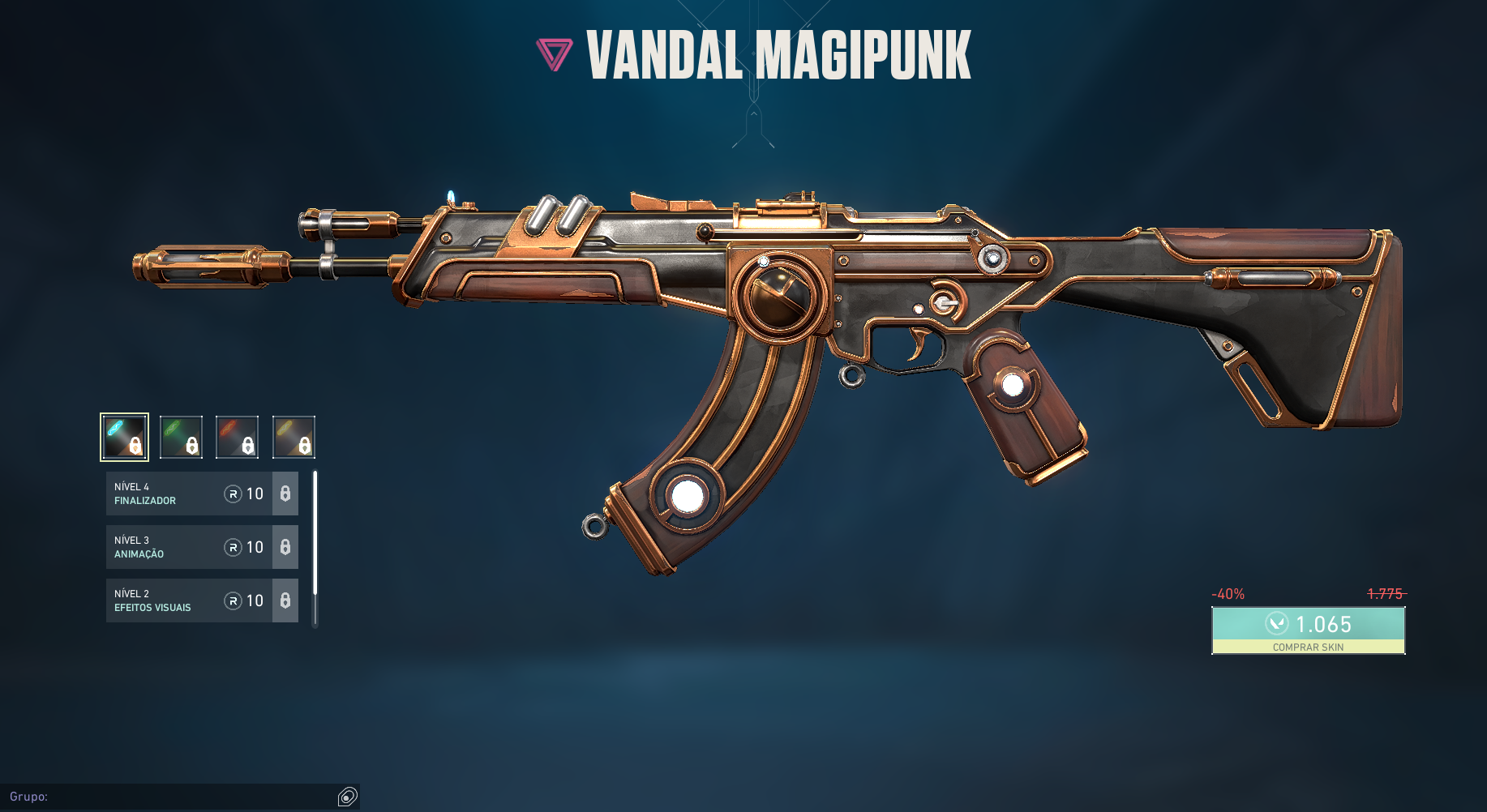Select the blue variant thumbnail
This screenshot has width=1487, height=812.
click(124, 437)
